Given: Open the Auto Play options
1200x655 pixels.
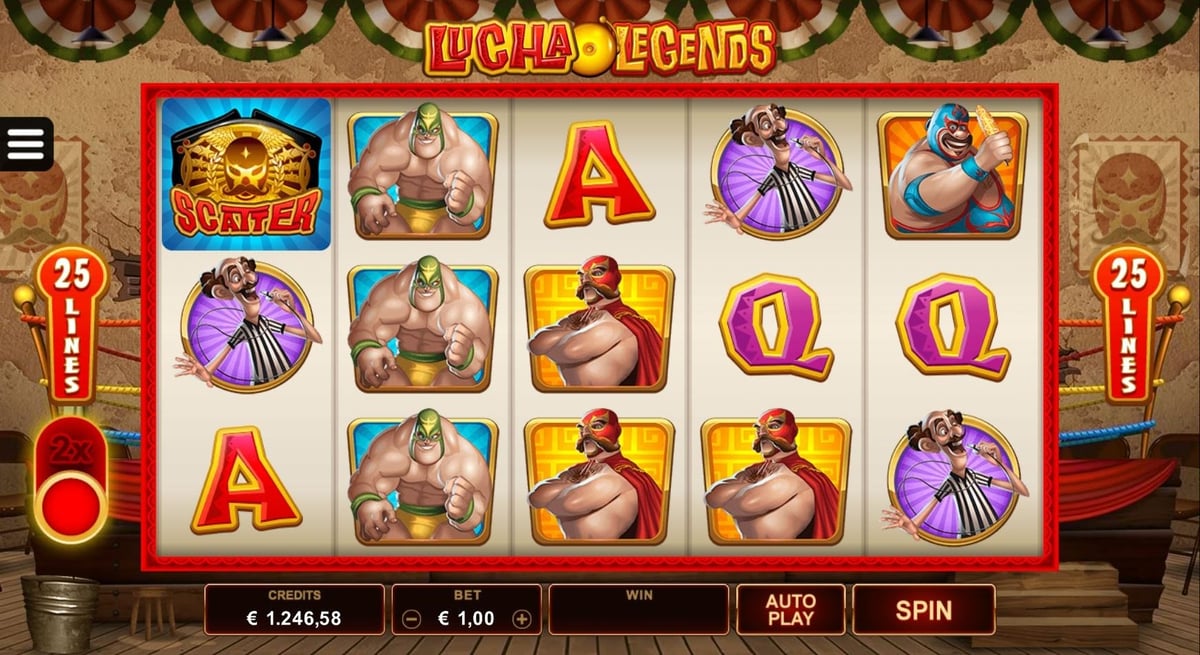Looking at the screenshot, I should [790, 610].
